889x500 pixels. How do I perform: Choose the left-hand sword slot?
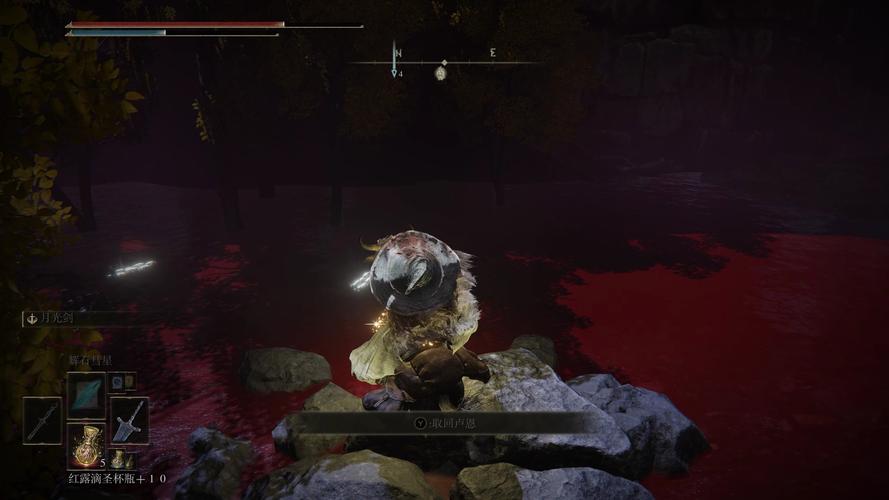(x=42, y=420)
